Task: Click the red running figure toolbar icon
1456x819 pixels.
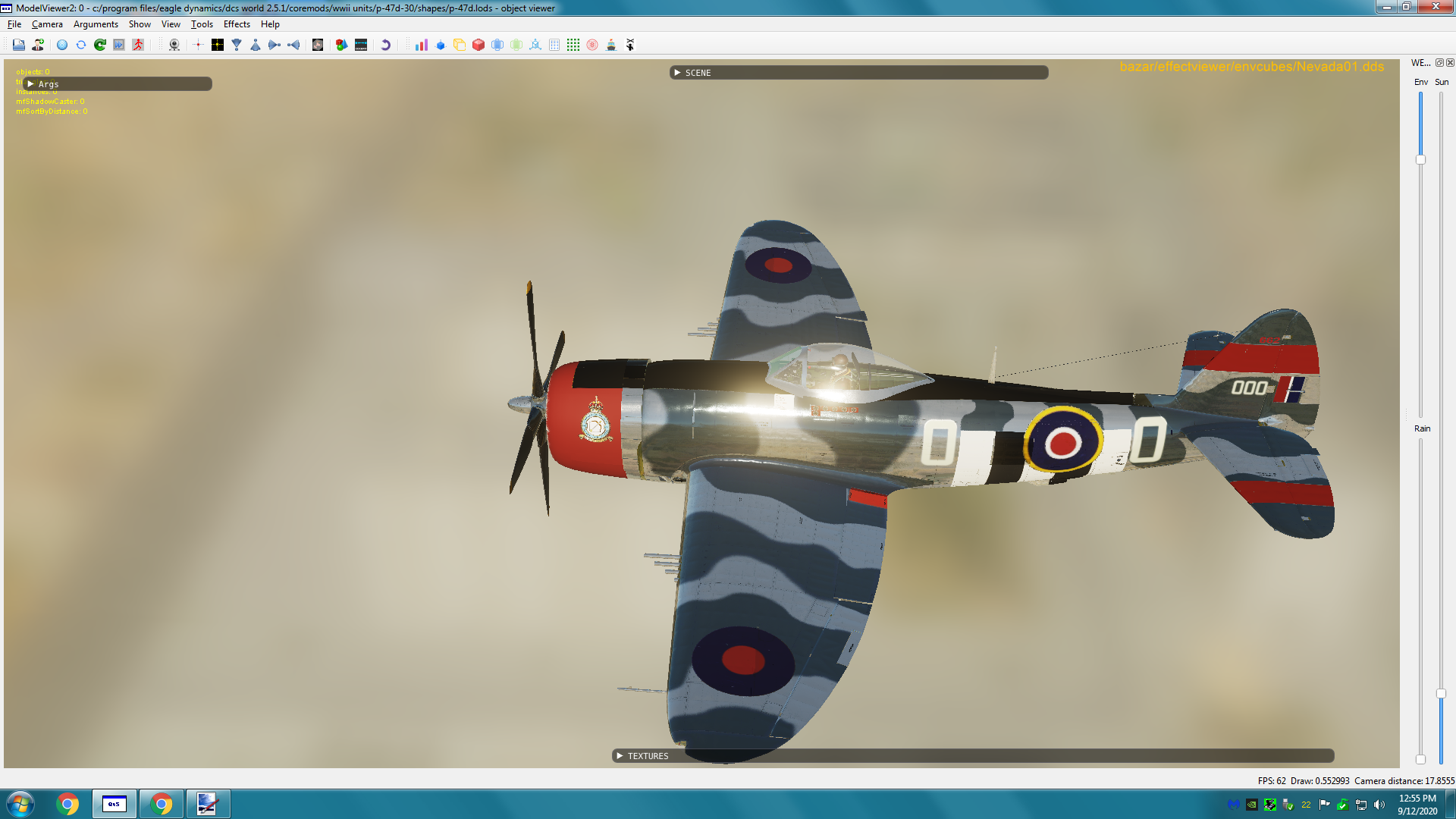Action: pos(138,45)
